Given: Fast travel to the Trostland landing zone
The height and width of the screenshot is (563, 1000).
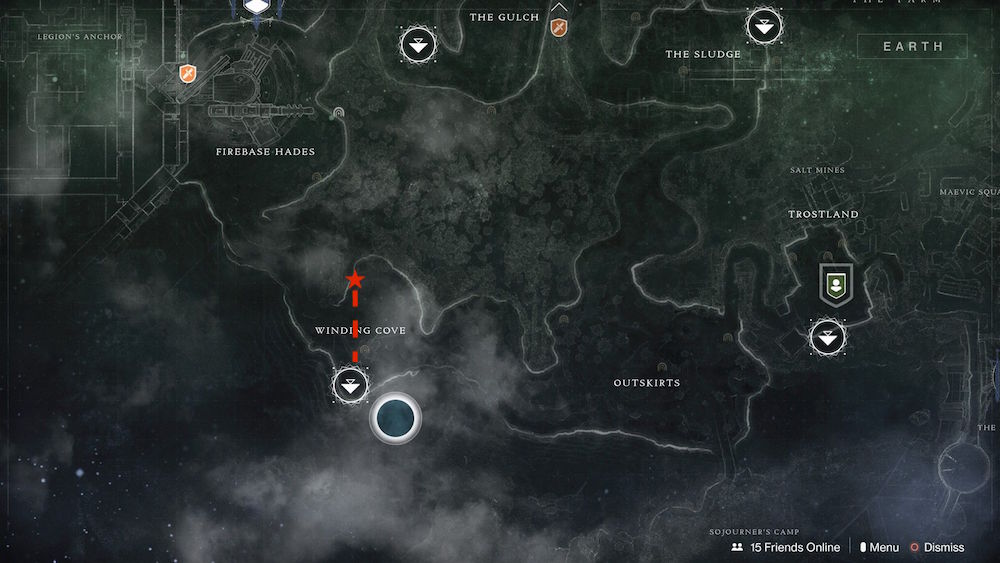Looking at the screenshot, I should (x=827, y=337).
